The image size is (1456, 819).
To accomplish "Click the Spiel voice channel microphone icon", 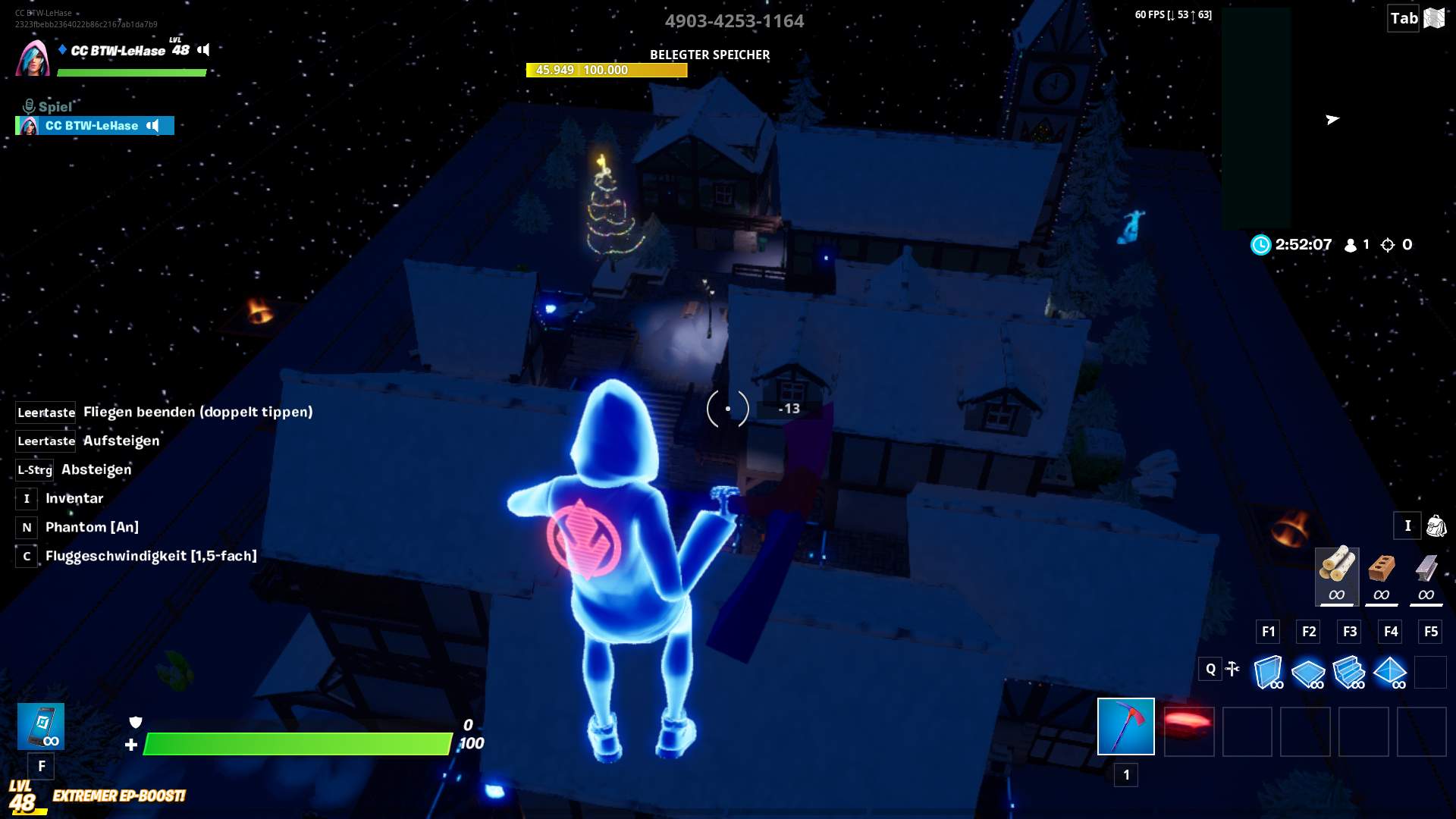I will [29, 106].
